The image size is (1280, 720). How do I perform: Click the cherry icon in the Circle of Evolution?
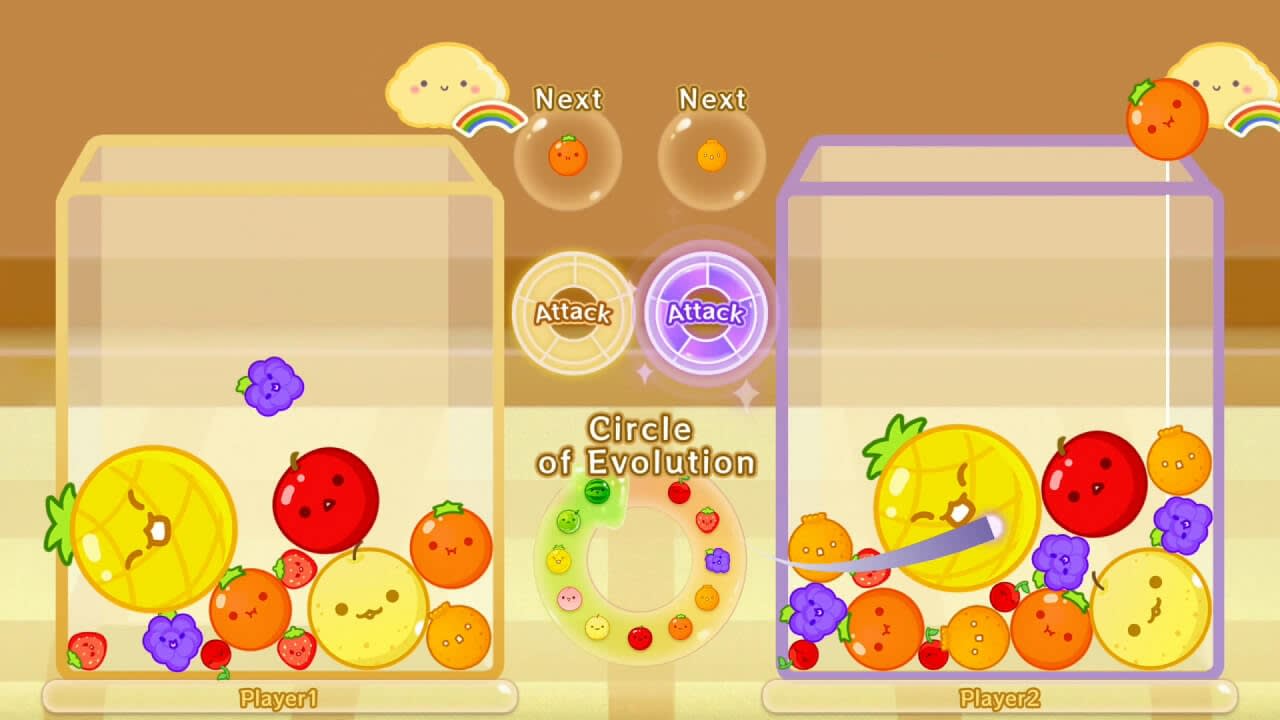678,491
